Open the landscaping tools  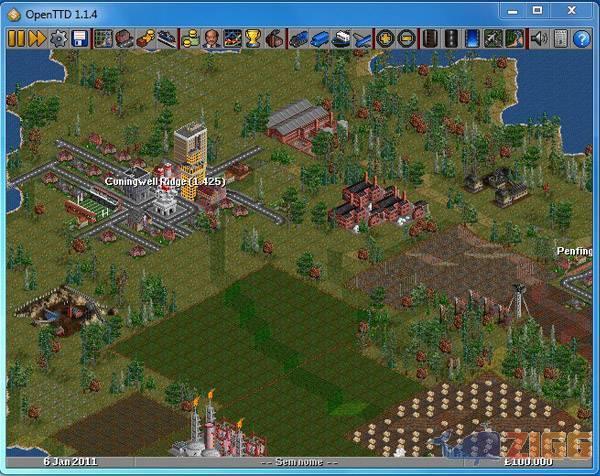point(515,39)
